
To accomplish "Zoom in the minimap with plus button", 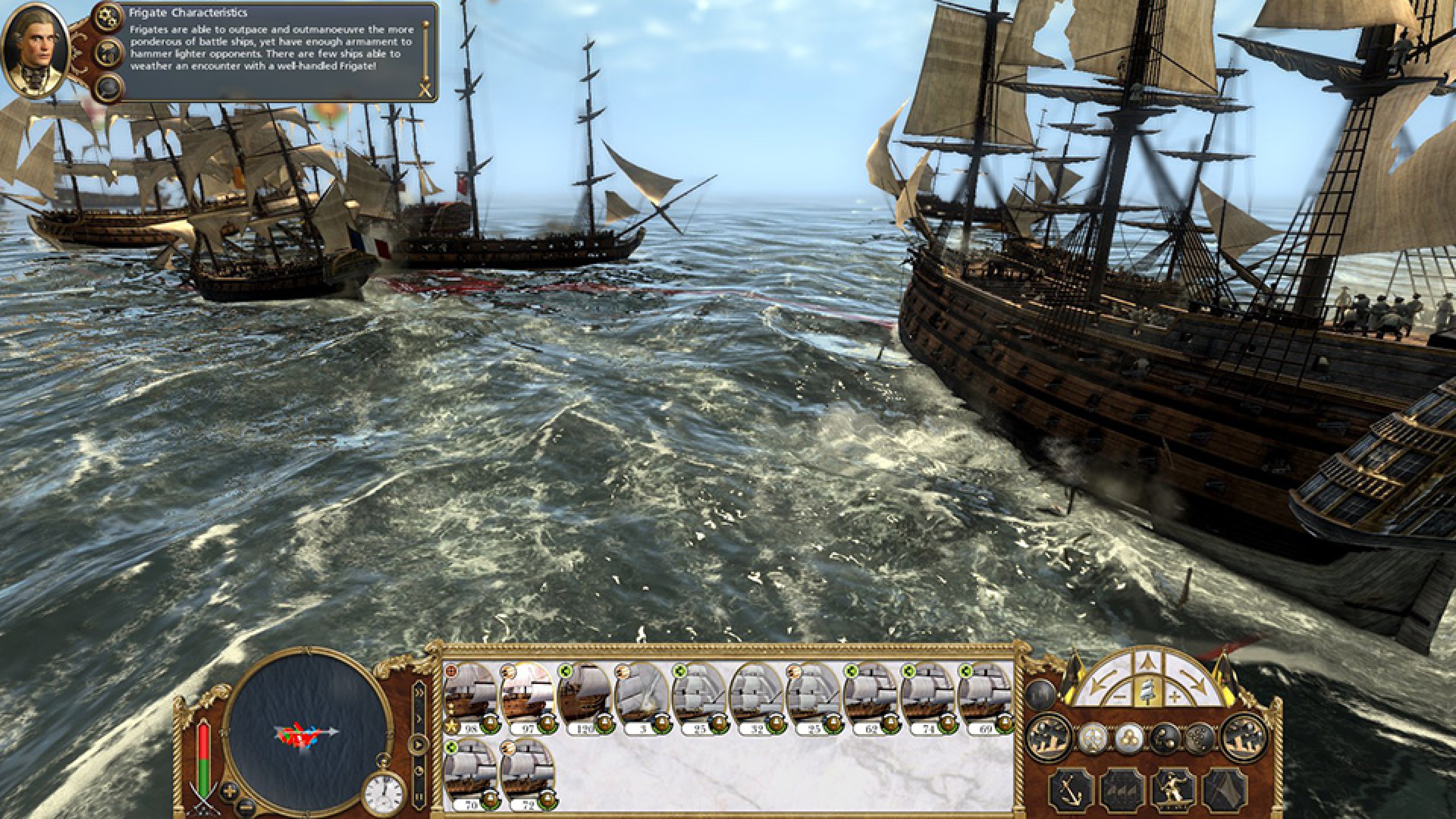I will tap(229, 789).
